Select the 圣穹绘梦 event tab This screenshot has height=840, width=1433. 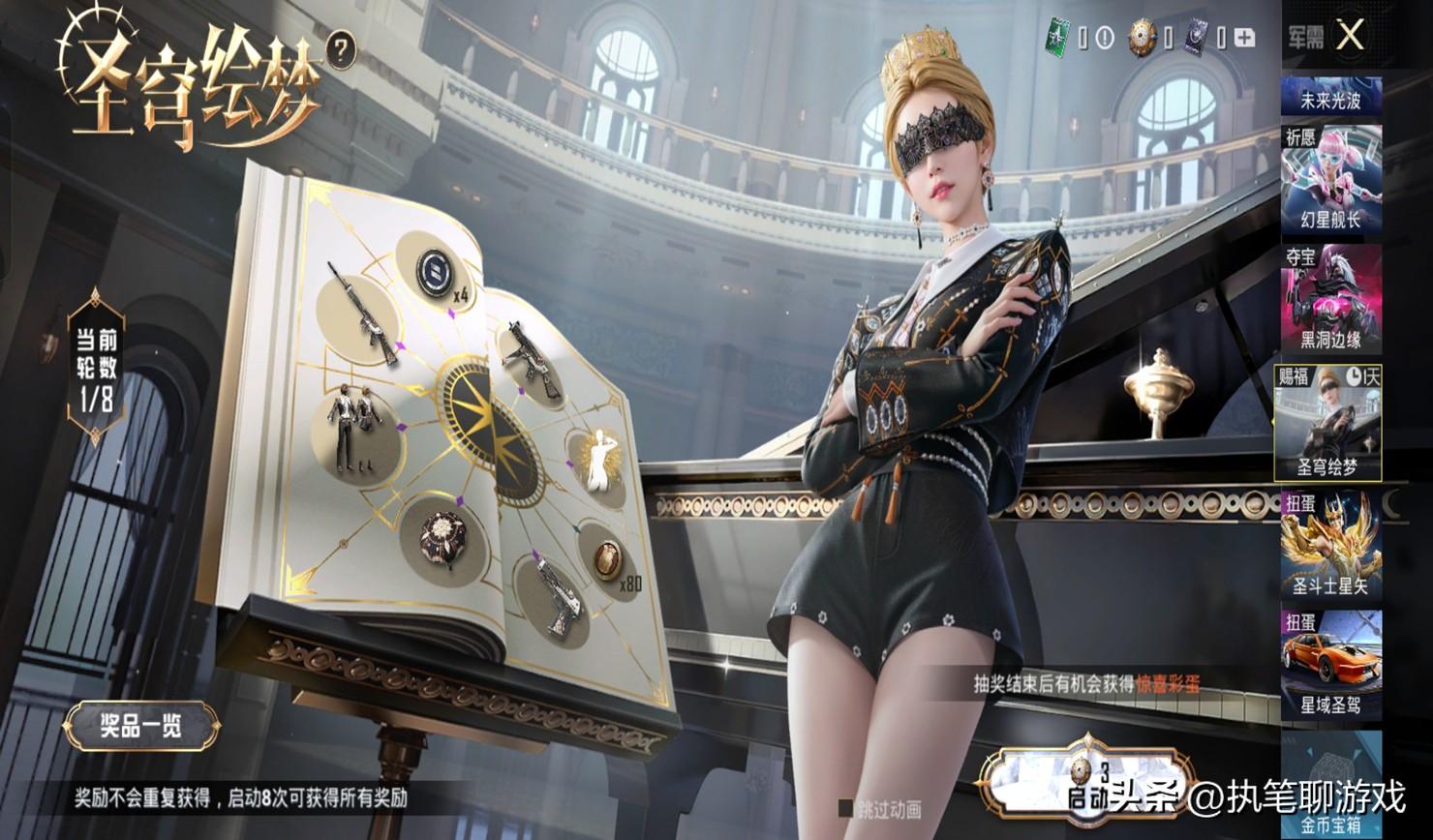(x=1327, y=423)
